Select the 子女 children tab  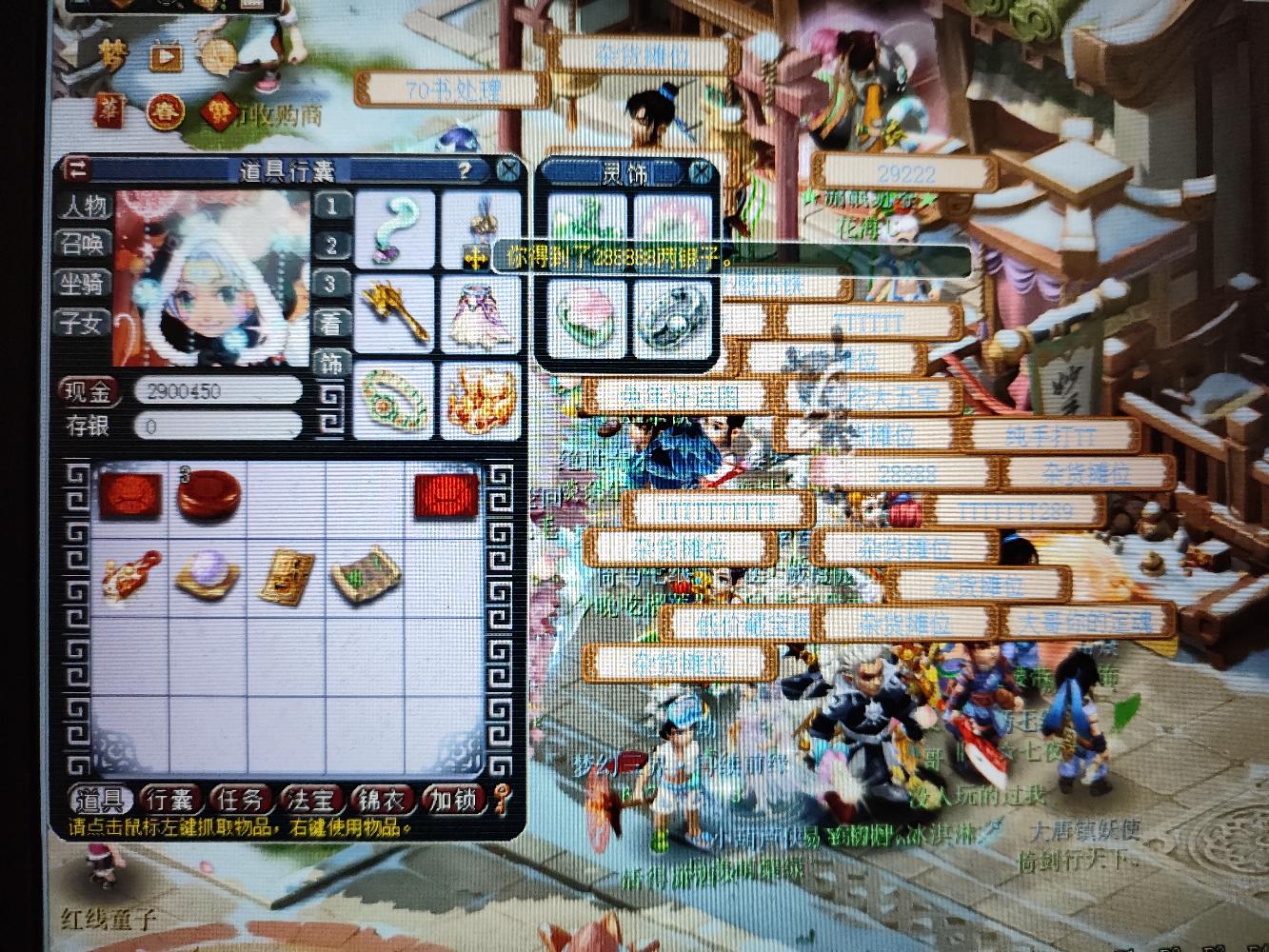click(x=85, y=323)
